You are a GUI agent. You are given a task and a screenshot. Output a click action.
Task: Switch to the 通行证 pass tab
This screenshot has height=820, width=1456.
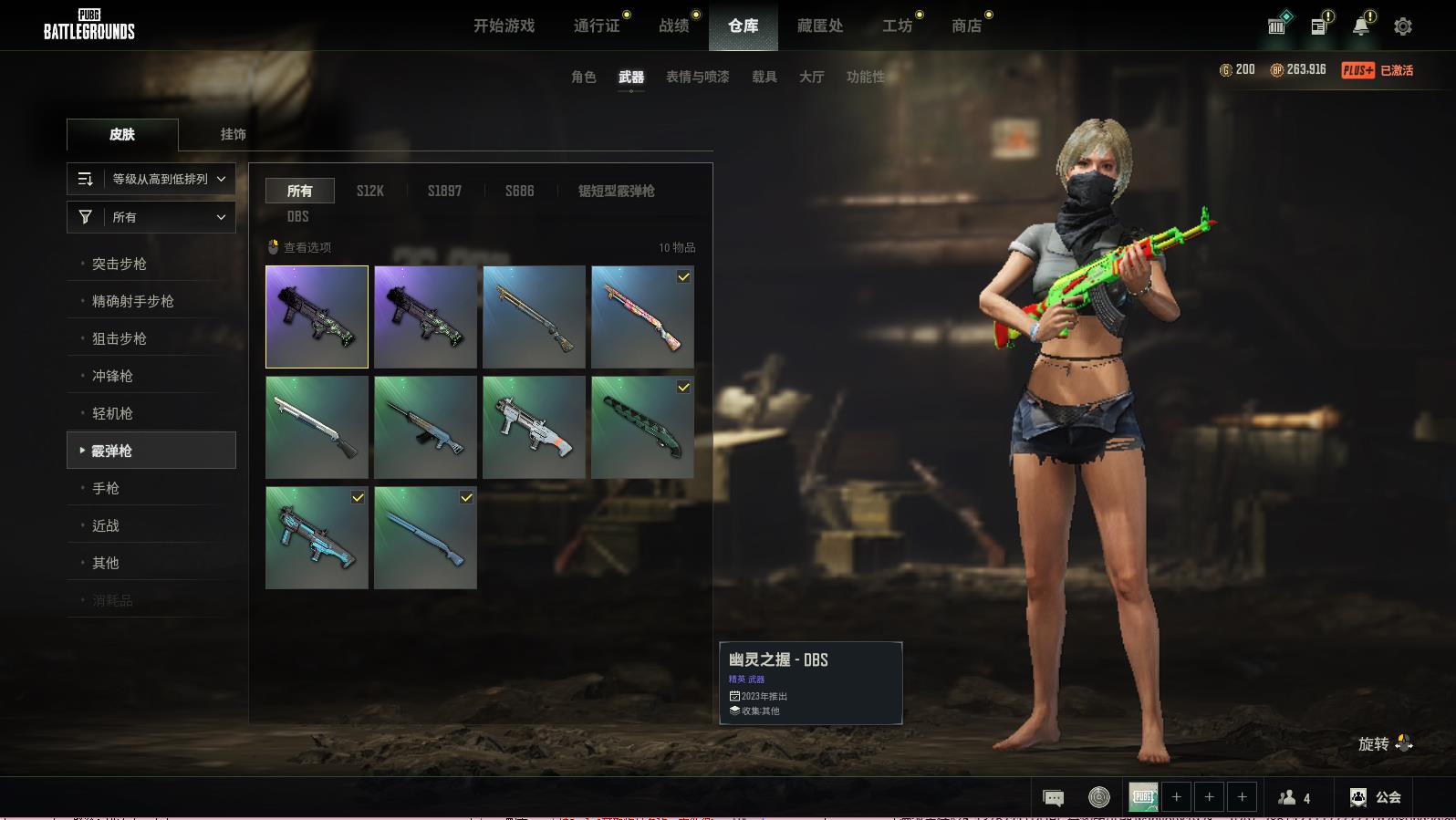pyautogui.click(x=597, y=26)
